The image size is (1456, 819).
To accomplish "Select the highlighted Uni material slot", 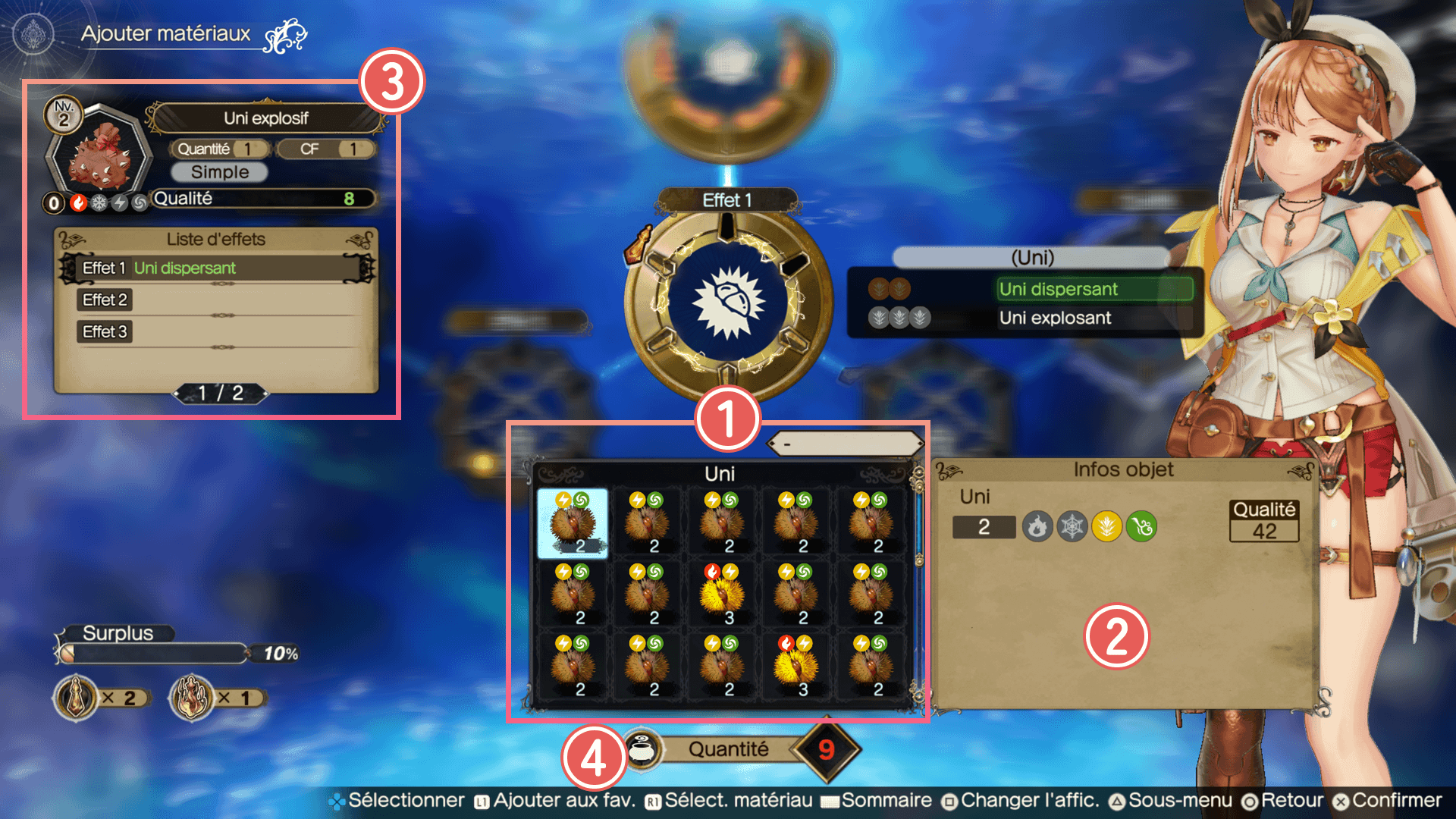I will pos(573,523).
